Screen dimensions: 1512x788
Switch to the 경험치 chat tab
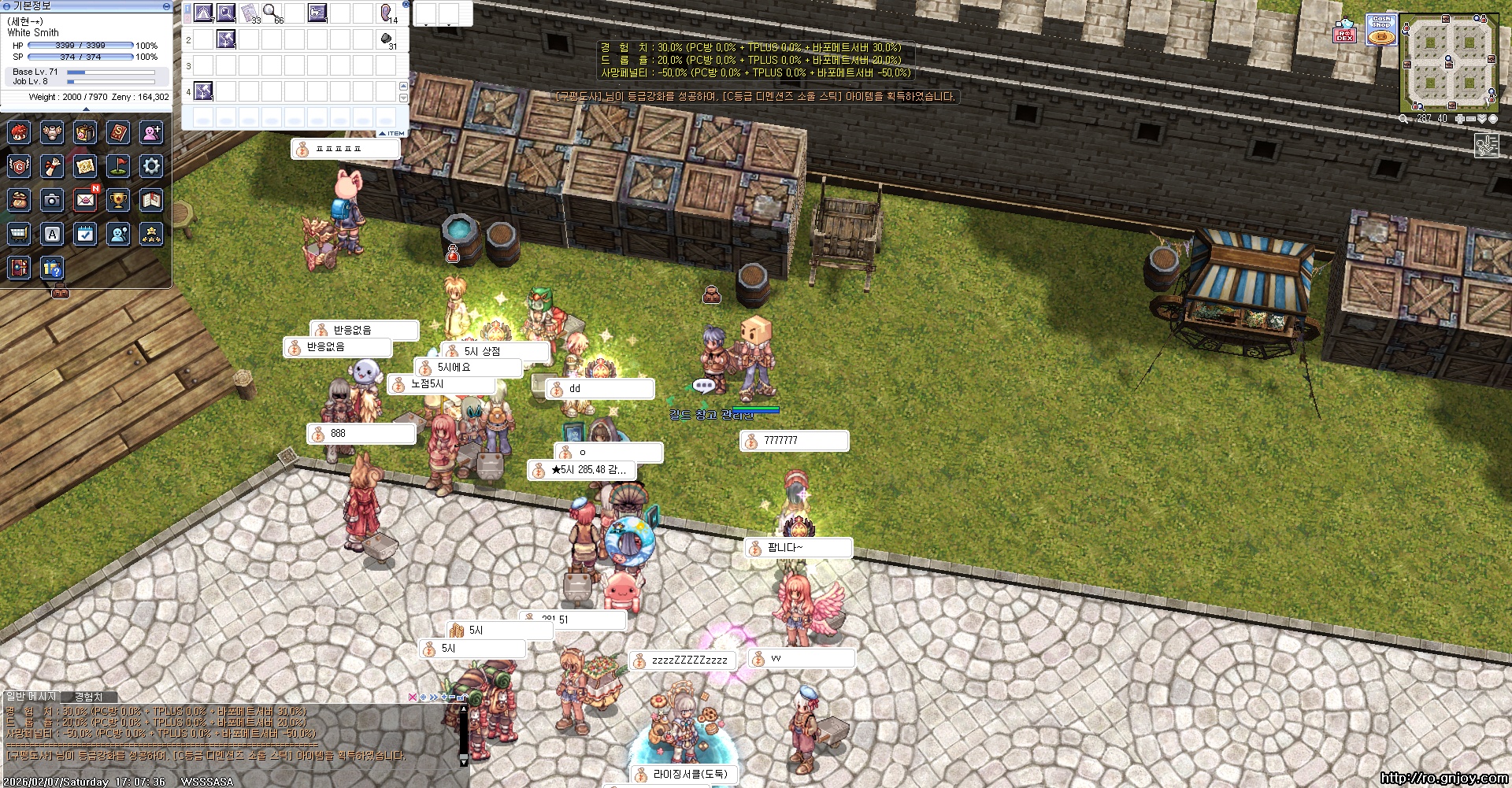pyautogui.click(x=88, y=697)
